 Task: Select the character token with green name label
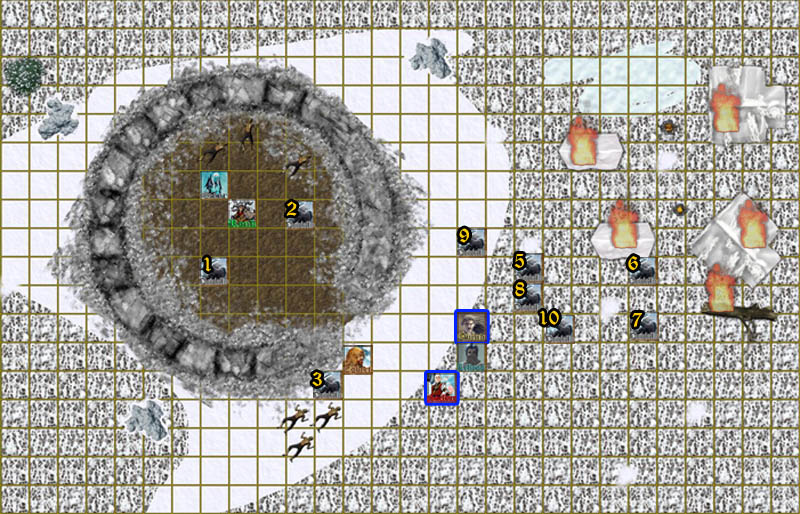click(242, 213)
